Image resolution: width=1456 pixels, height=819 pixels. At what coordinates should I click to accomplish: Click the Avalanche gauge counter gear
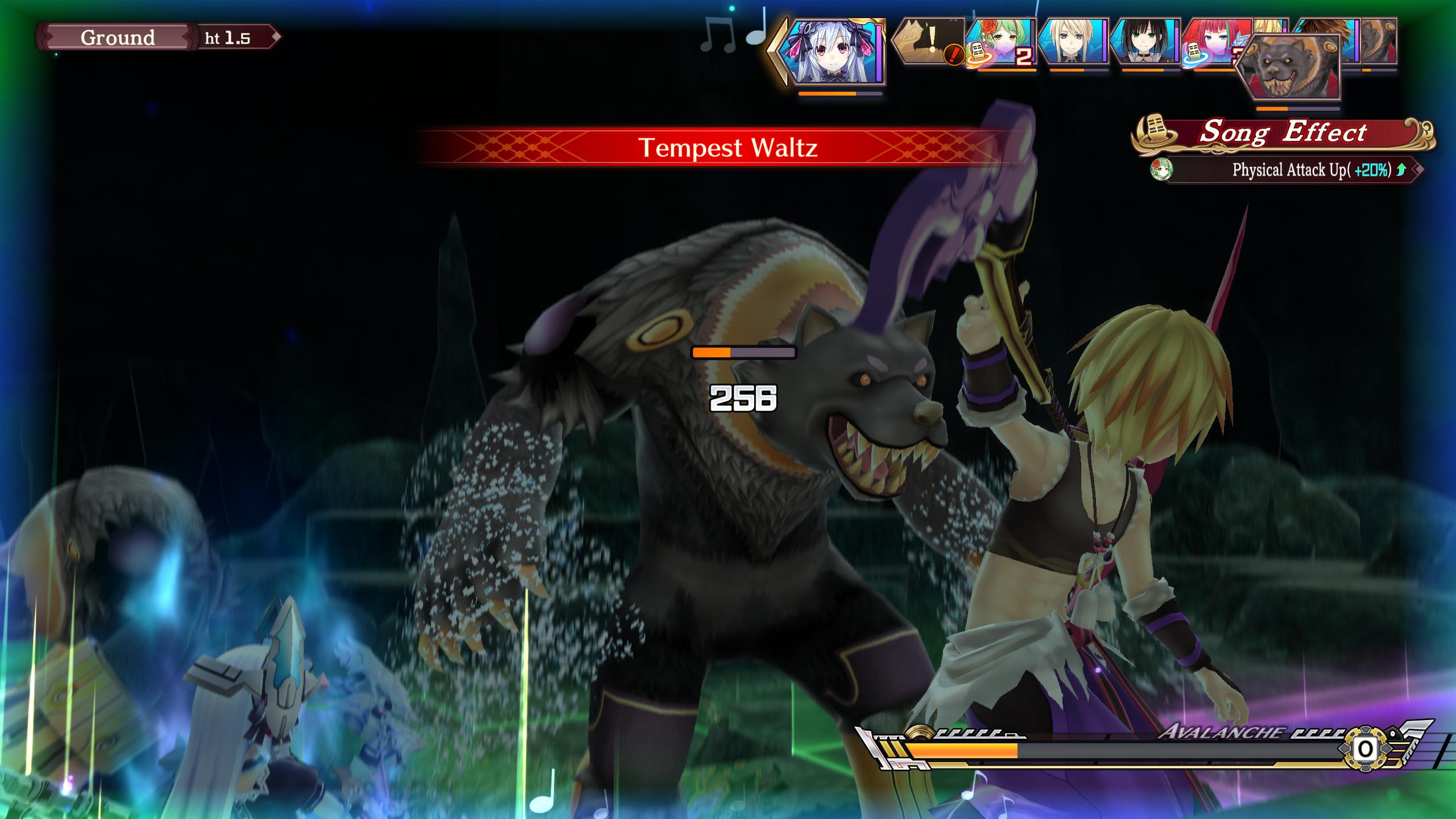[1365, 750]
